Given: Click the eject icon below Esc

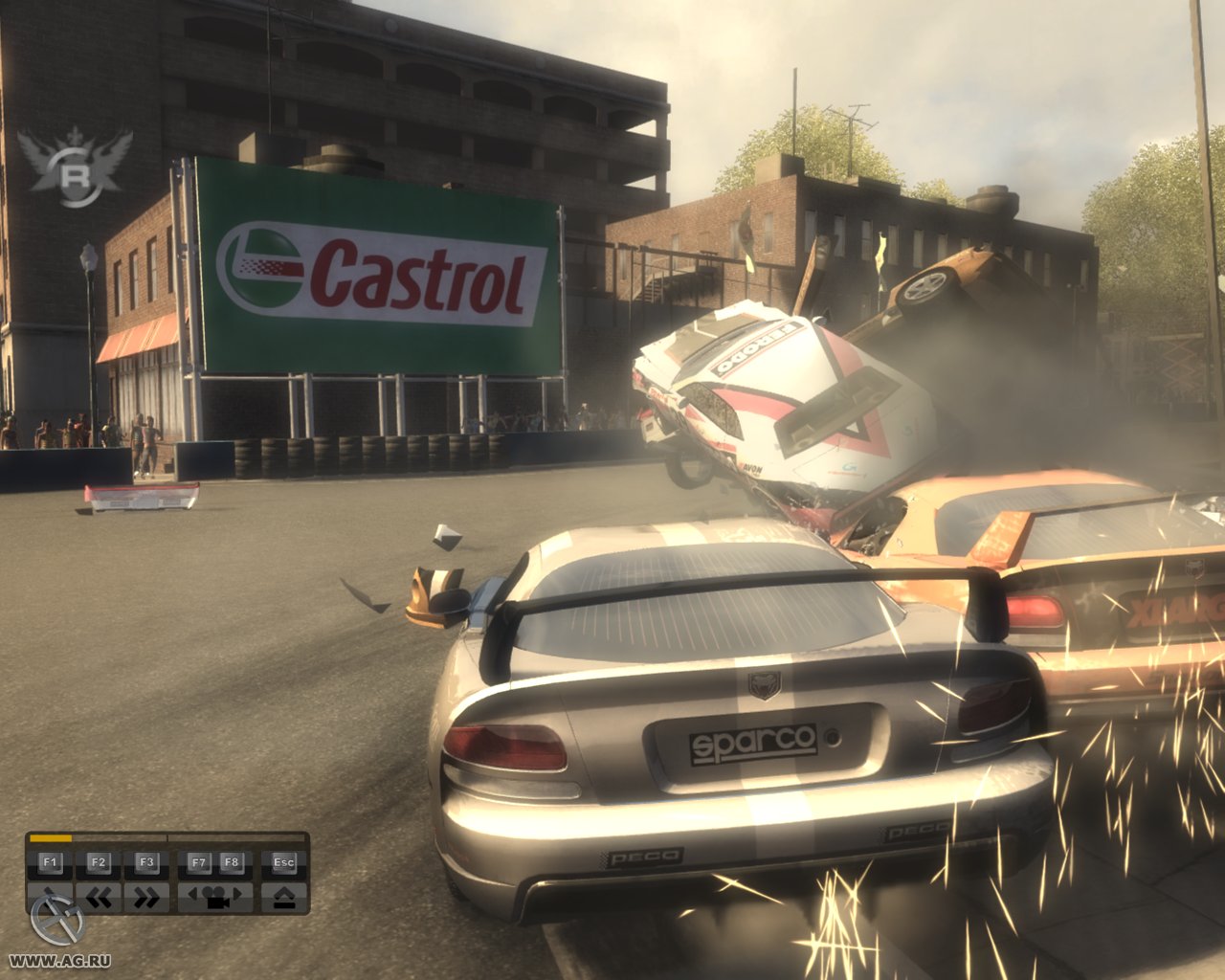Looking at the screenshot, I should coord(285,897).
